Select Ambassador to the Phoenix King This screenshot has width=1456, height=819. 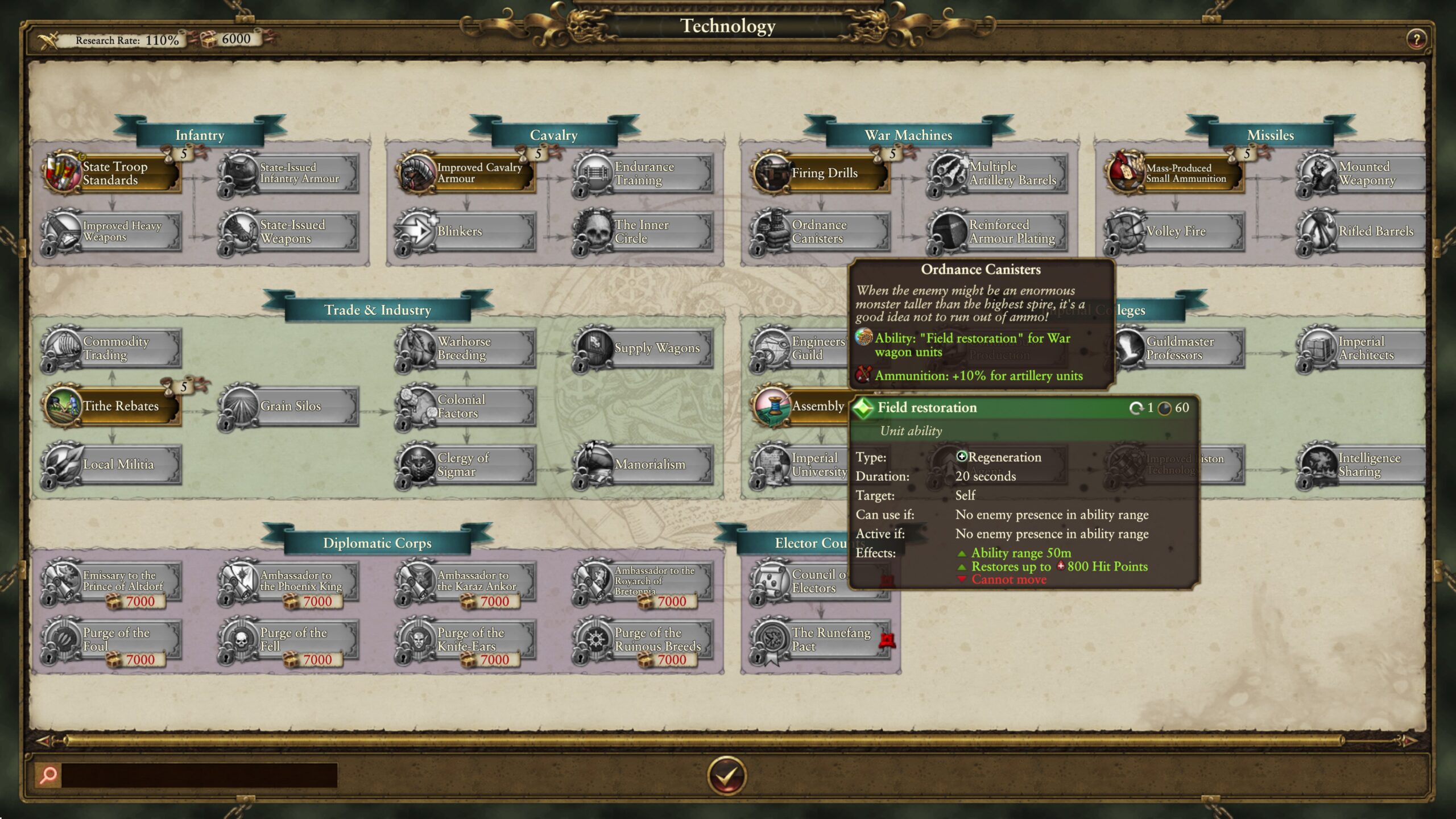(289, 581)
